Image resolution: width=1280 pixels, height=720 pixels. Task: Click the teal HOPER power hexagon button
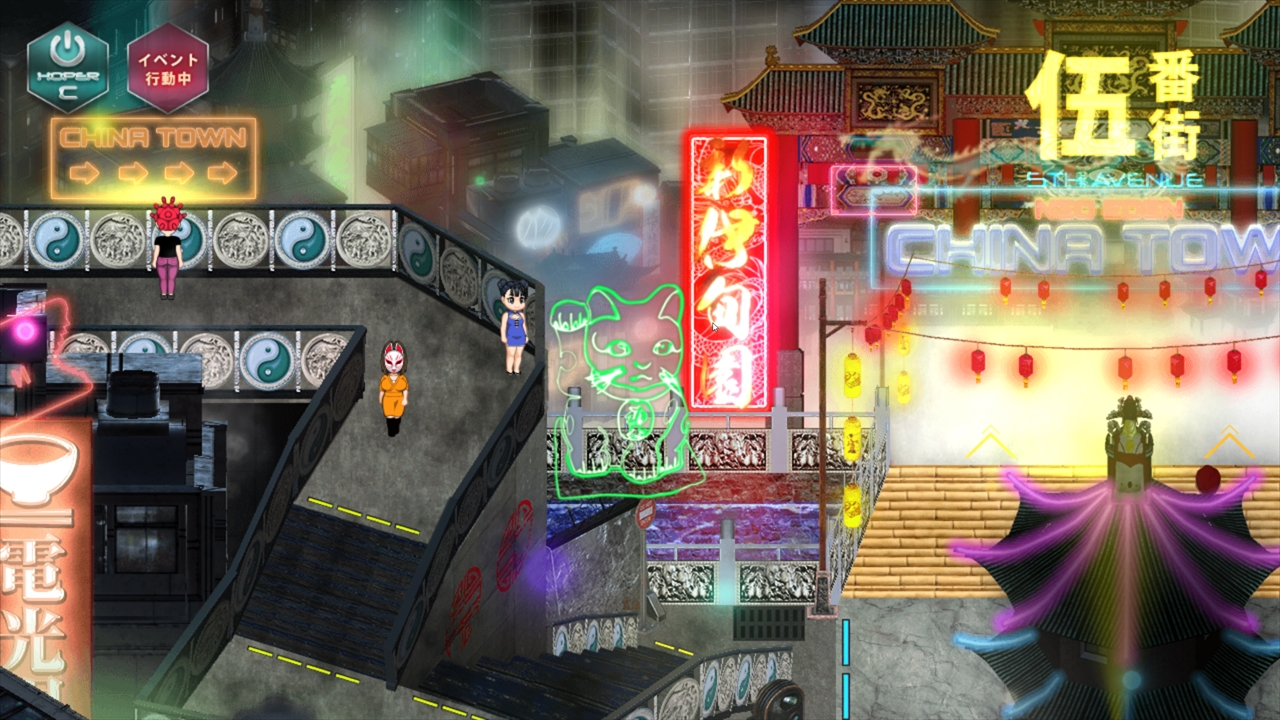pos(68,67)
